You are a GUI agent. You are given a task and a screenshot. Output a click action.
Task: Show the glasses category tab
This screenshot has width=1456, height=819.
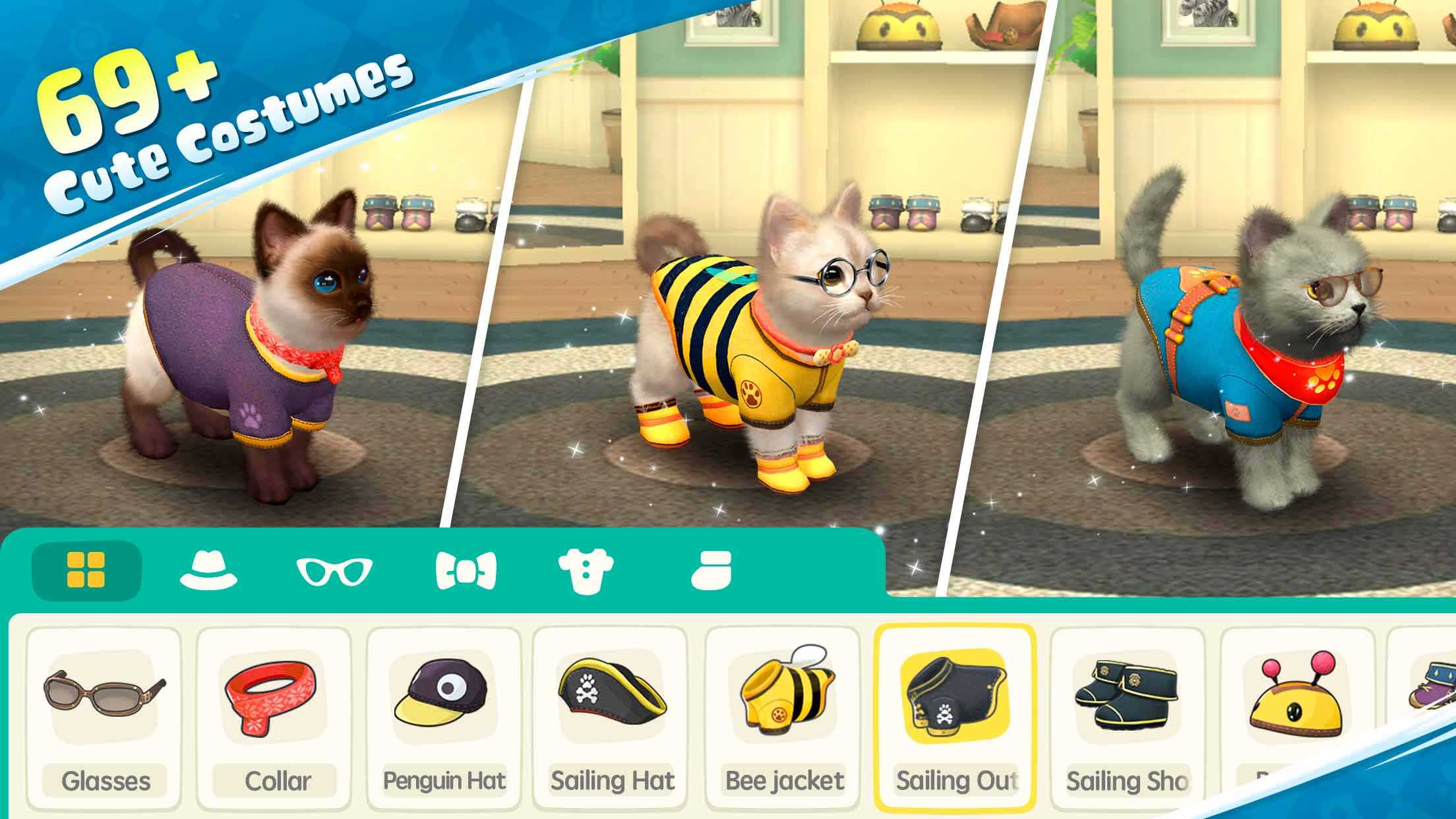pos(334,571)
